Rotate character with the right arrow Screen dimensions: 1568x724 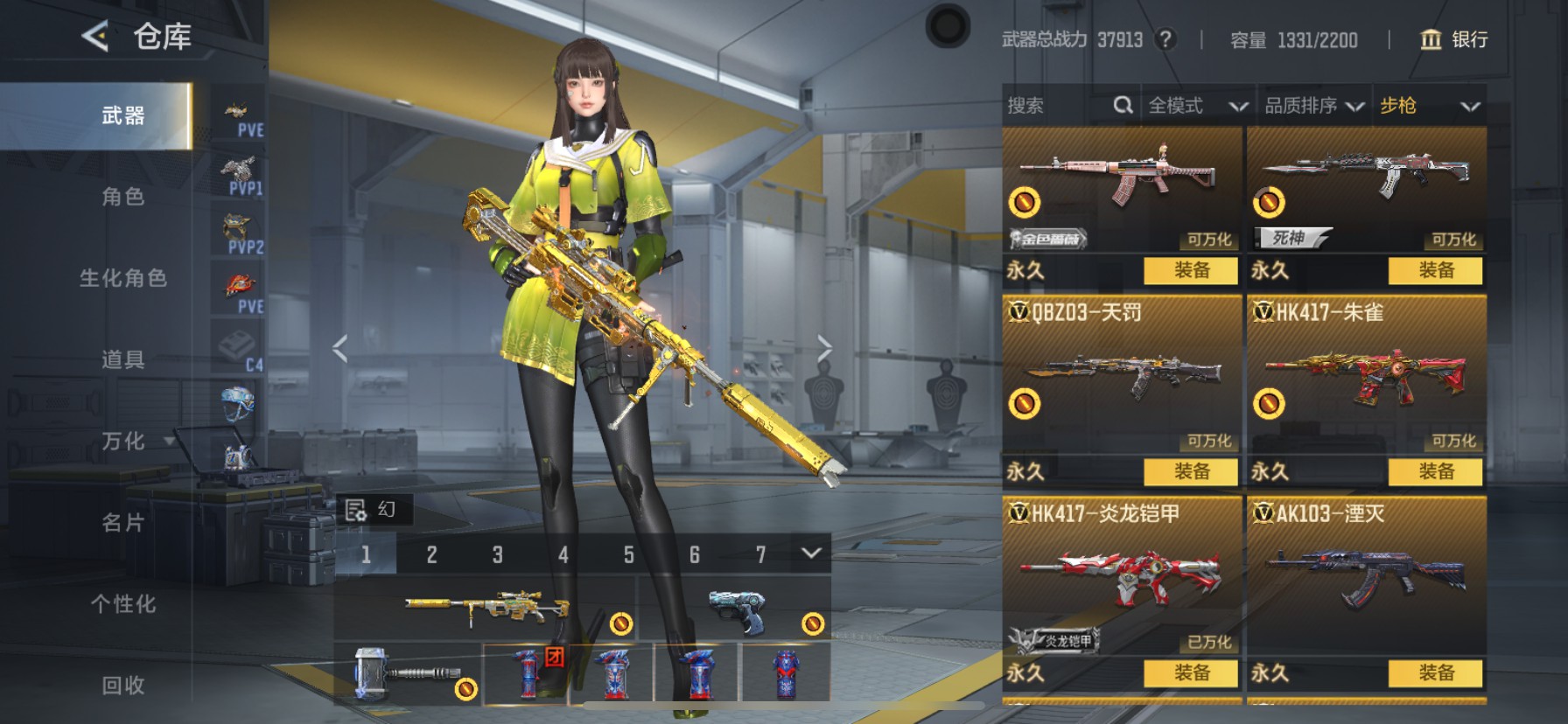pos(824,348)
